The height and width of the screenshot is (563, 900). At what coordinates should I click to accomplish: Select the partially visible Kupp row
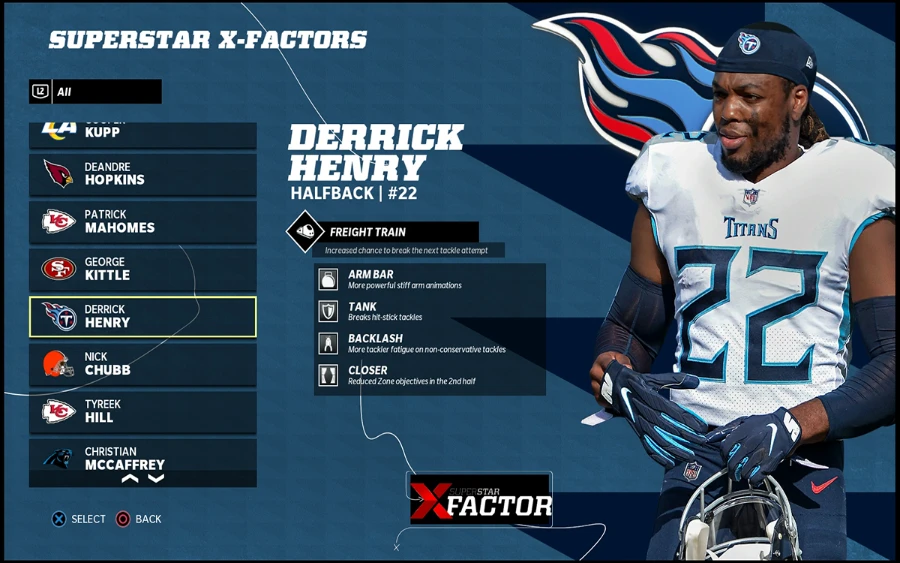(x=142, y=134)
